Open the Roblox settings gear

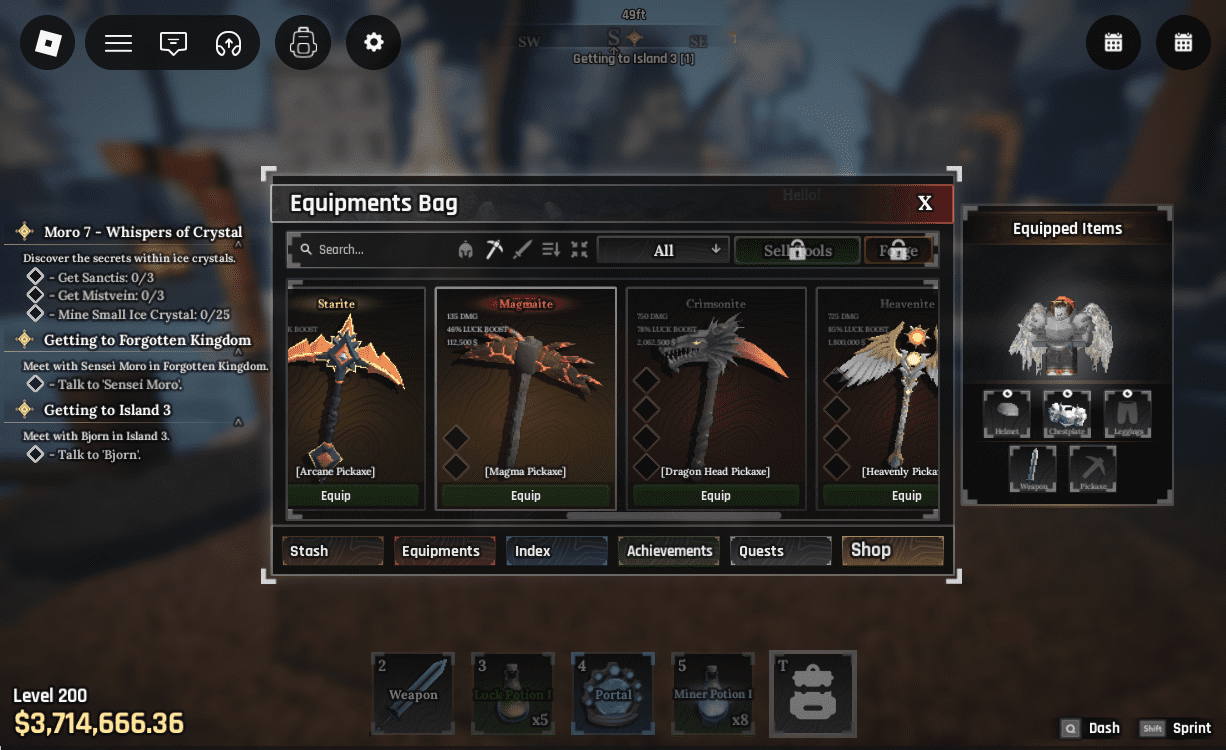(x=374, y=43)
